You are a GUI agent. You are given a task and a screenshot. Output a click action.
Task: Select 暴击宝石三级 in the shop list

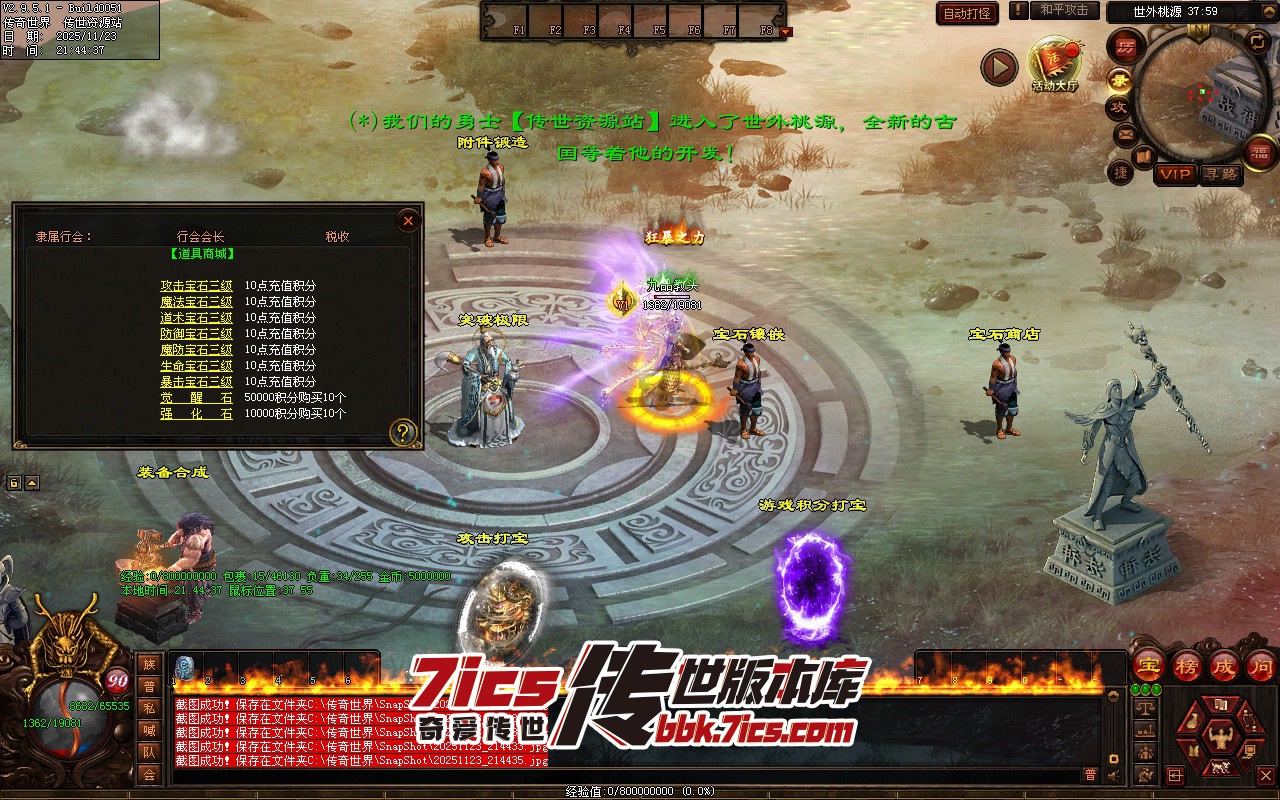(196, 382)
